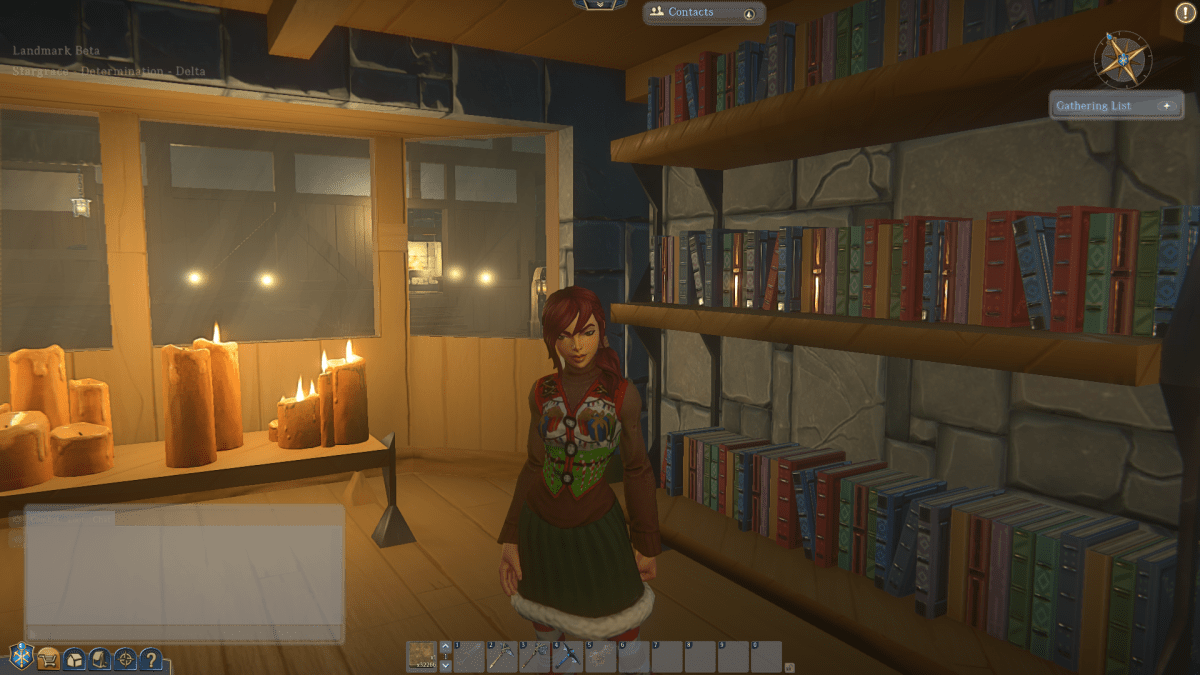
Task: Select the sword in hotbar slot 1
Action: 471,657
